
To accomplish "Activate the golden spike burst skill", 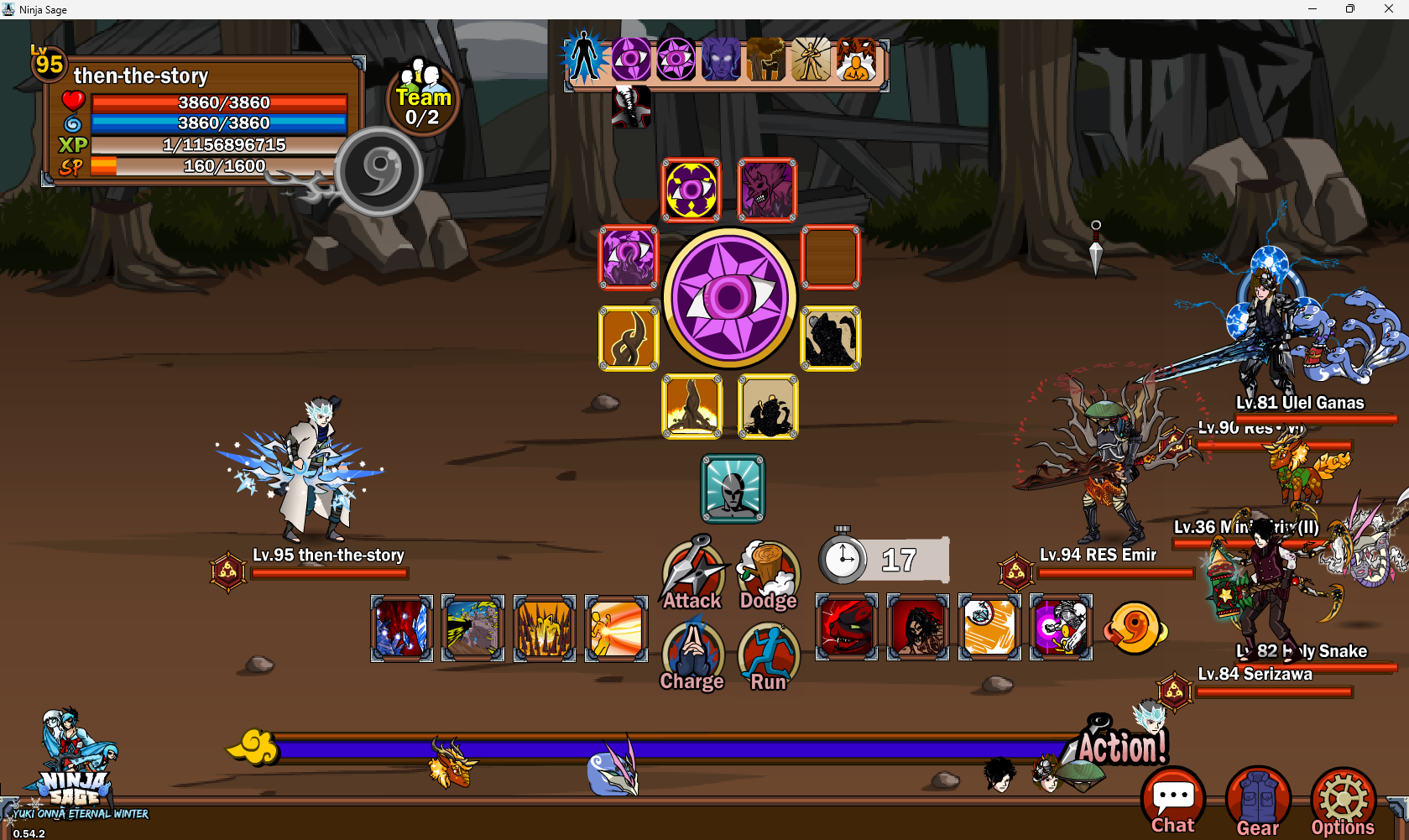I will pyautogui.click(x=544, y=628).
